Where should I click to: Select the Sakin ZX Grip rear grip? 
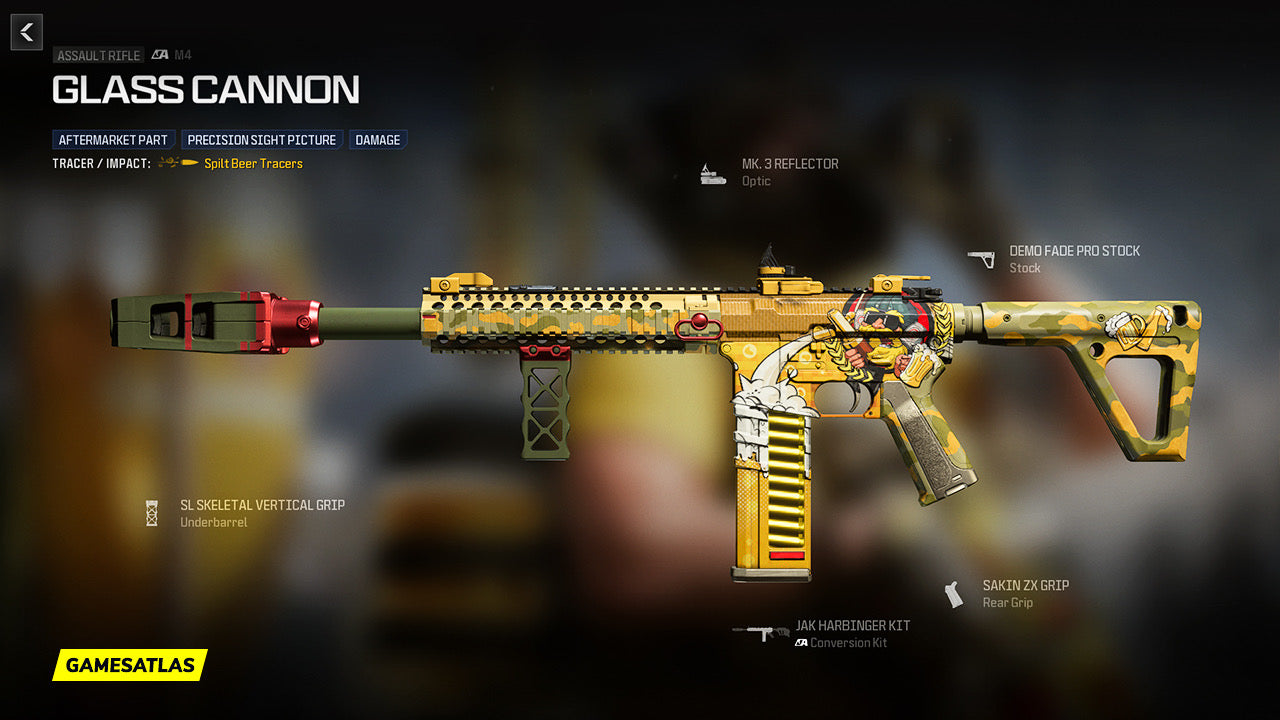[x=1025, y=586]
